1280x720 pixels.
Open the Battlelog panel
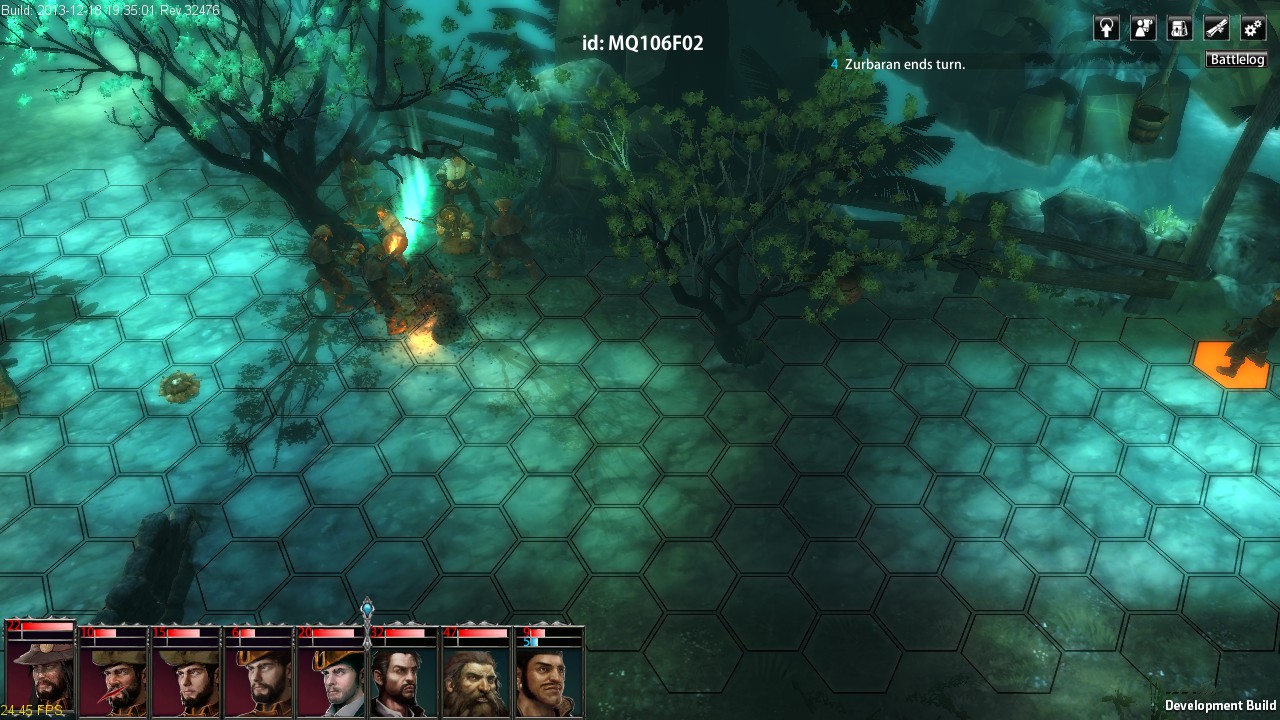pyautogui.click(x=1237, y=60)
